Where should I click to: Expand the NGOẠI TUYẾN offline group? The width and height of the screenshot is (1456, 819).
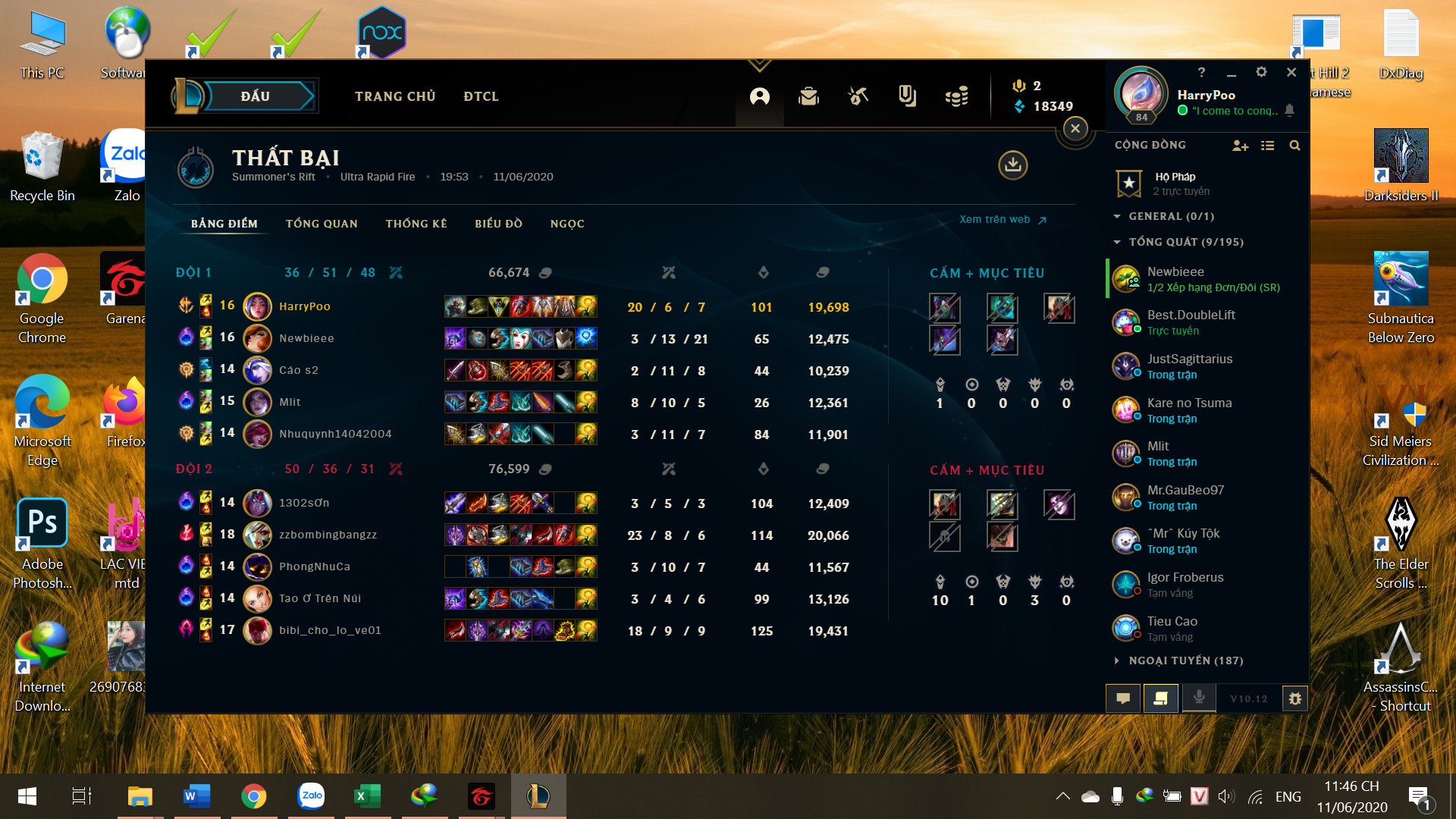pyautogui.click(x=1185, y=661)
